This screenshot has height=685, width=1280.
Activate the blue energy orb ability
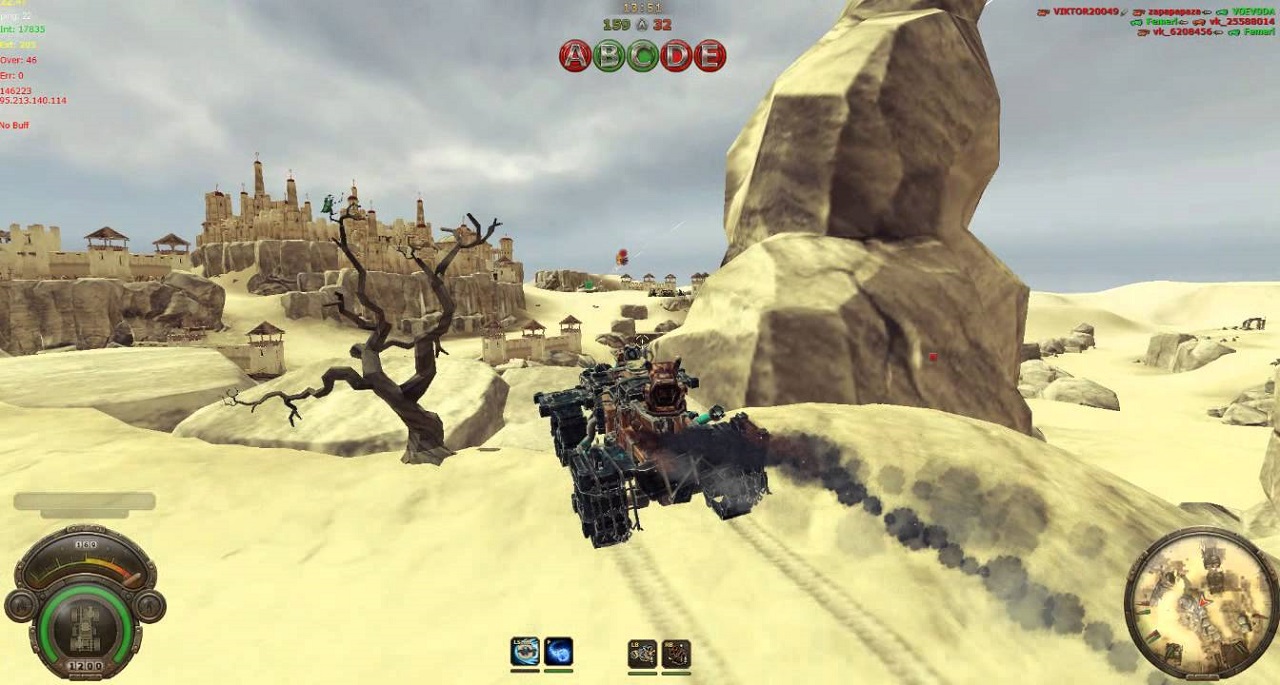tap(558, 652)
